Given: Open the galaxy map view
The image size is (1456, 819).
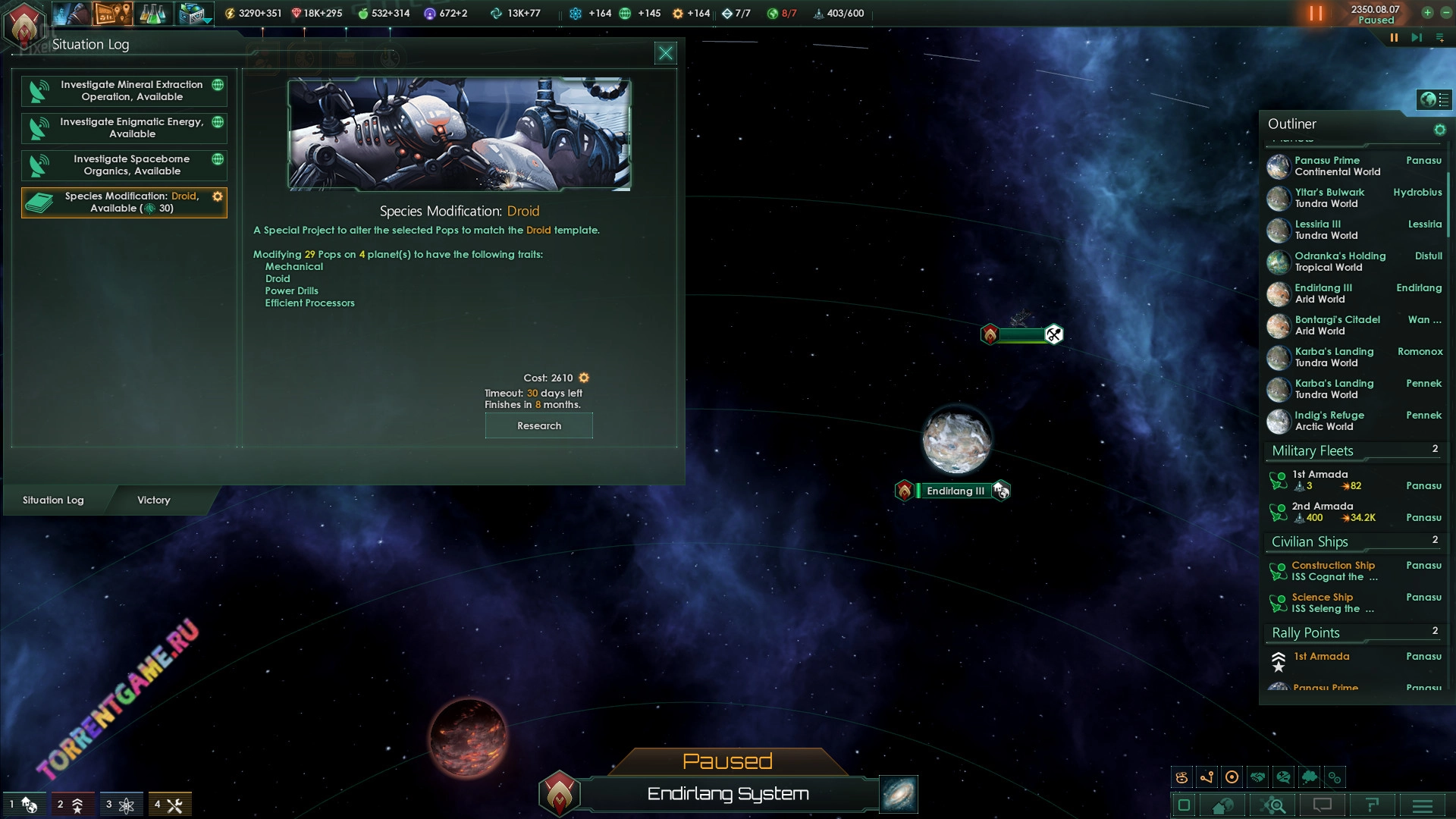Looking at the screenshot, I should [899, 794].
